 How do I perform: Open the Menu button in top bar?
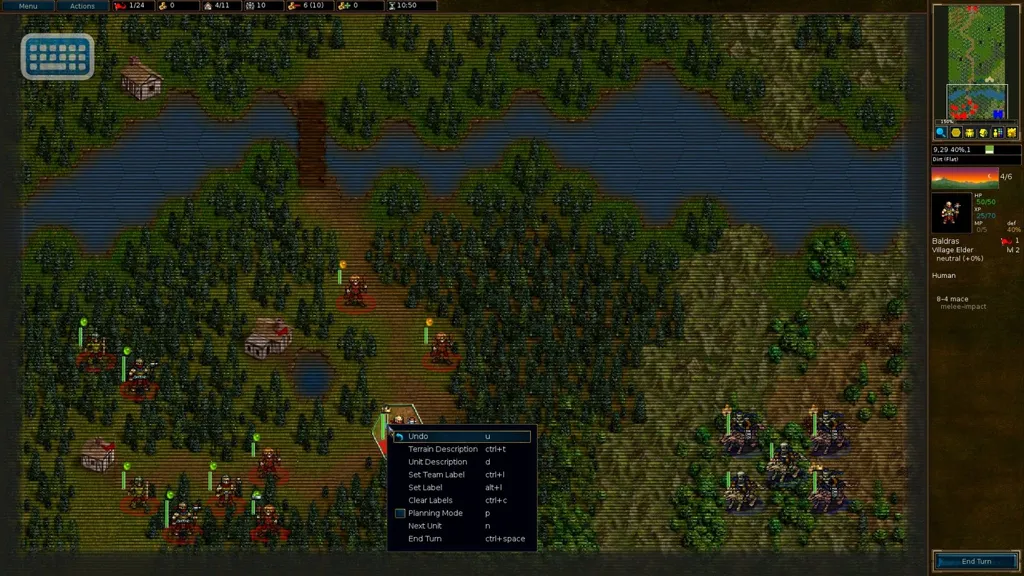click(28, 6)
